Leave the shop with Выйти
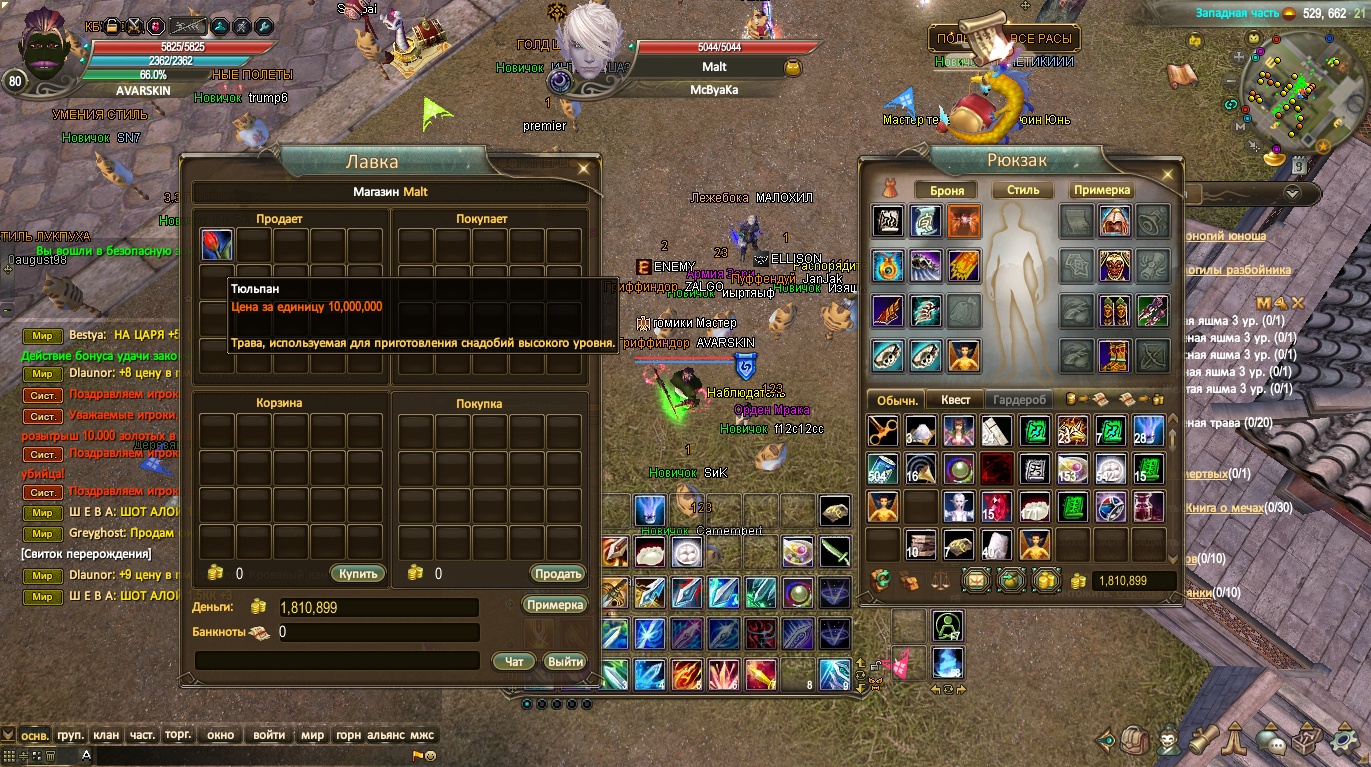This screenshot has width=1371, height=767. click(565, 661)
